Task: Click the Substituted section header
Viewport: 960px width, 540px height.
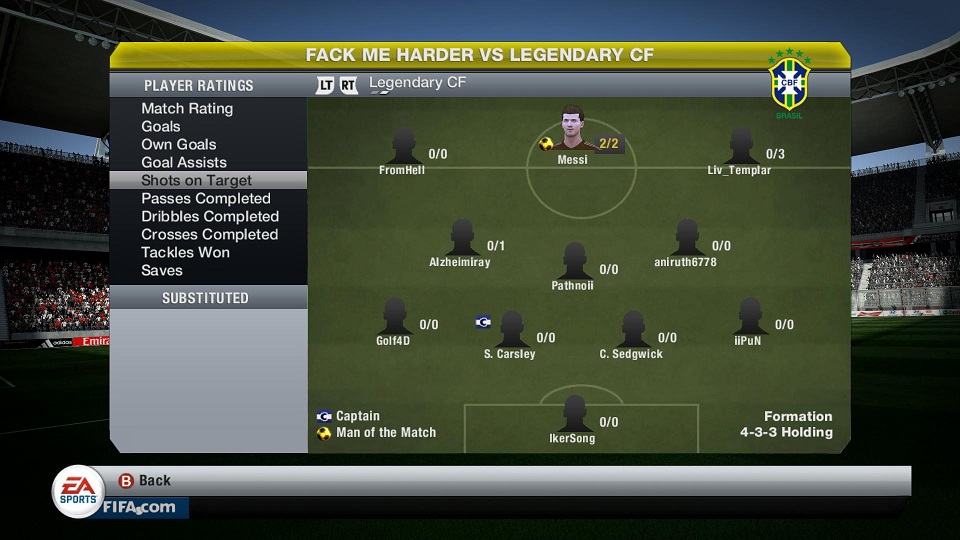Action: tap(206, 298)
